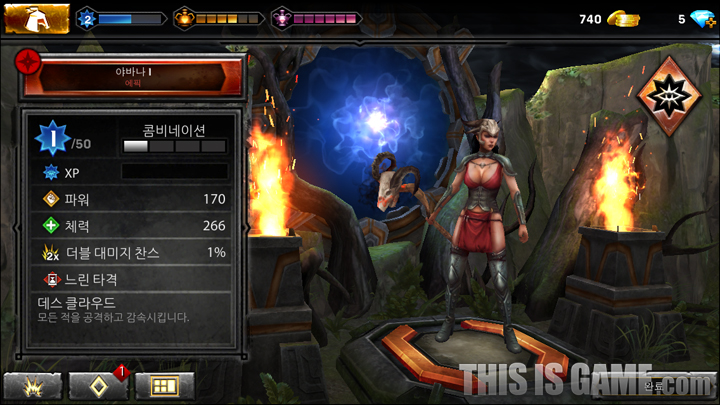This screenshot has height=405, width=720.
Task: Tap the 느린 타격 skill row
Action: click(x=132, y=280)
